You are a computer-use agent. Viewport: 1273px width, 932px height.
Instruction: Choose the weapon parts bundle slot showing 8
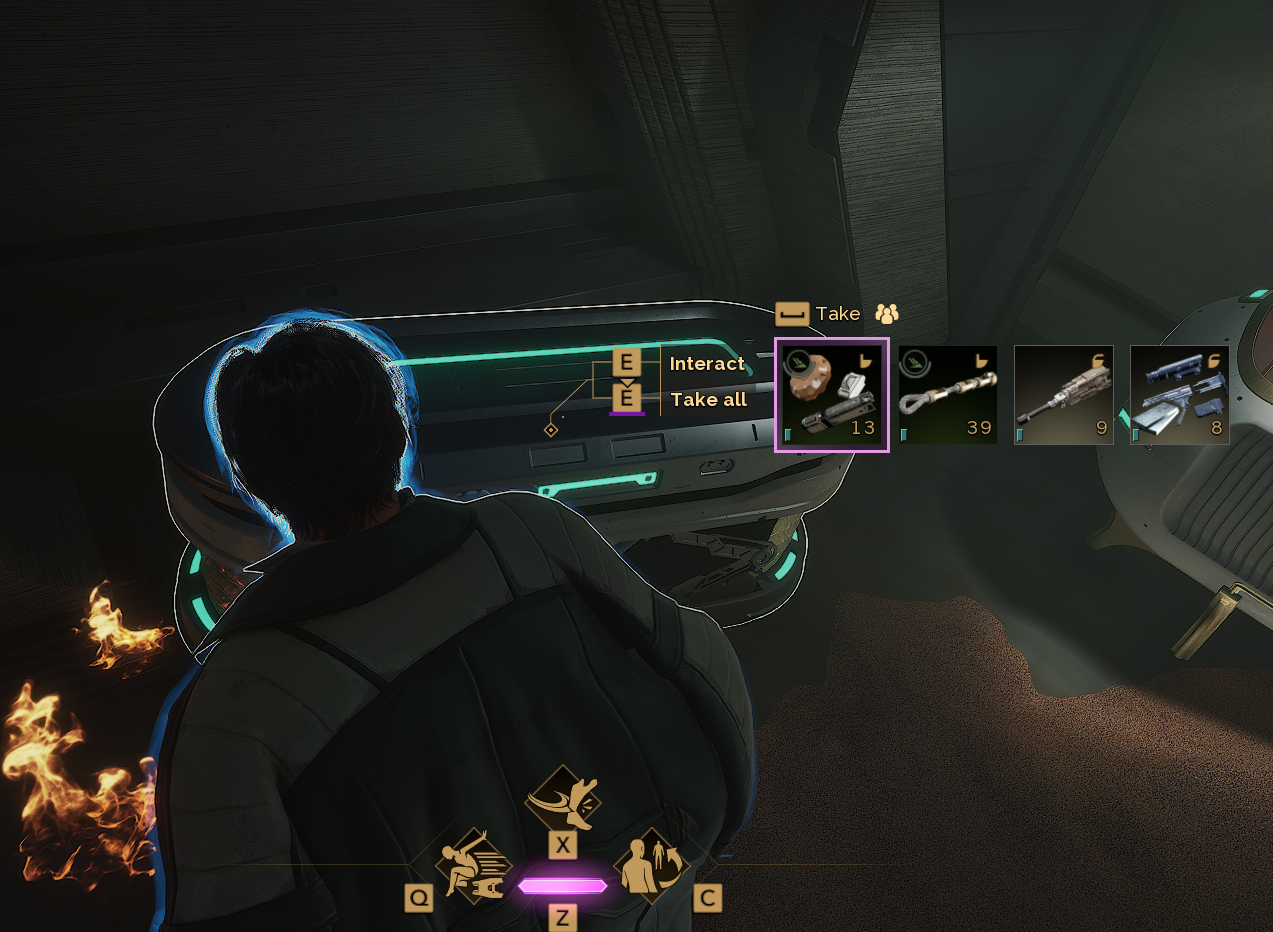1179,395
